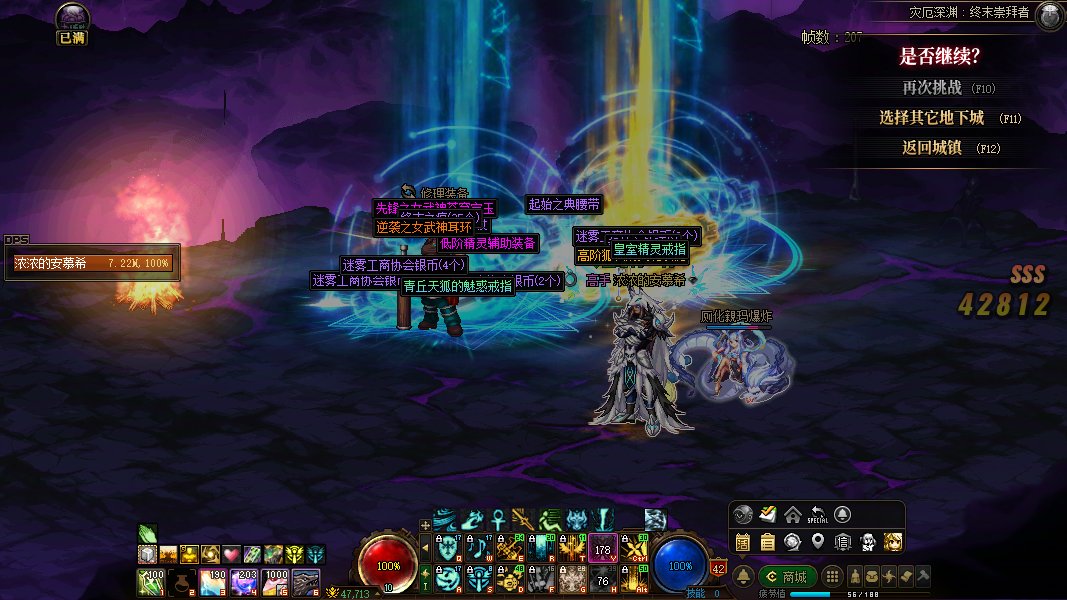Activate the skill on the Ctrl key slot
The height and width of the screenshot is (600, 1067).
click(633, 548)
